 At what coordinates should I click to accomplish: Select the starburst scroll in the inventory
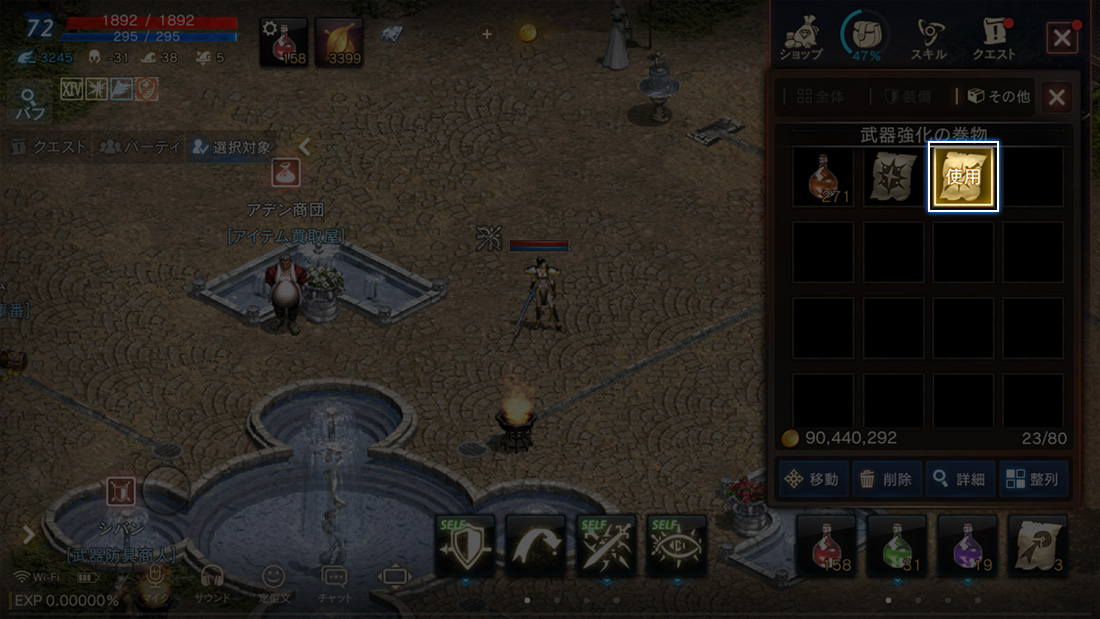click(x=893, y=177)
